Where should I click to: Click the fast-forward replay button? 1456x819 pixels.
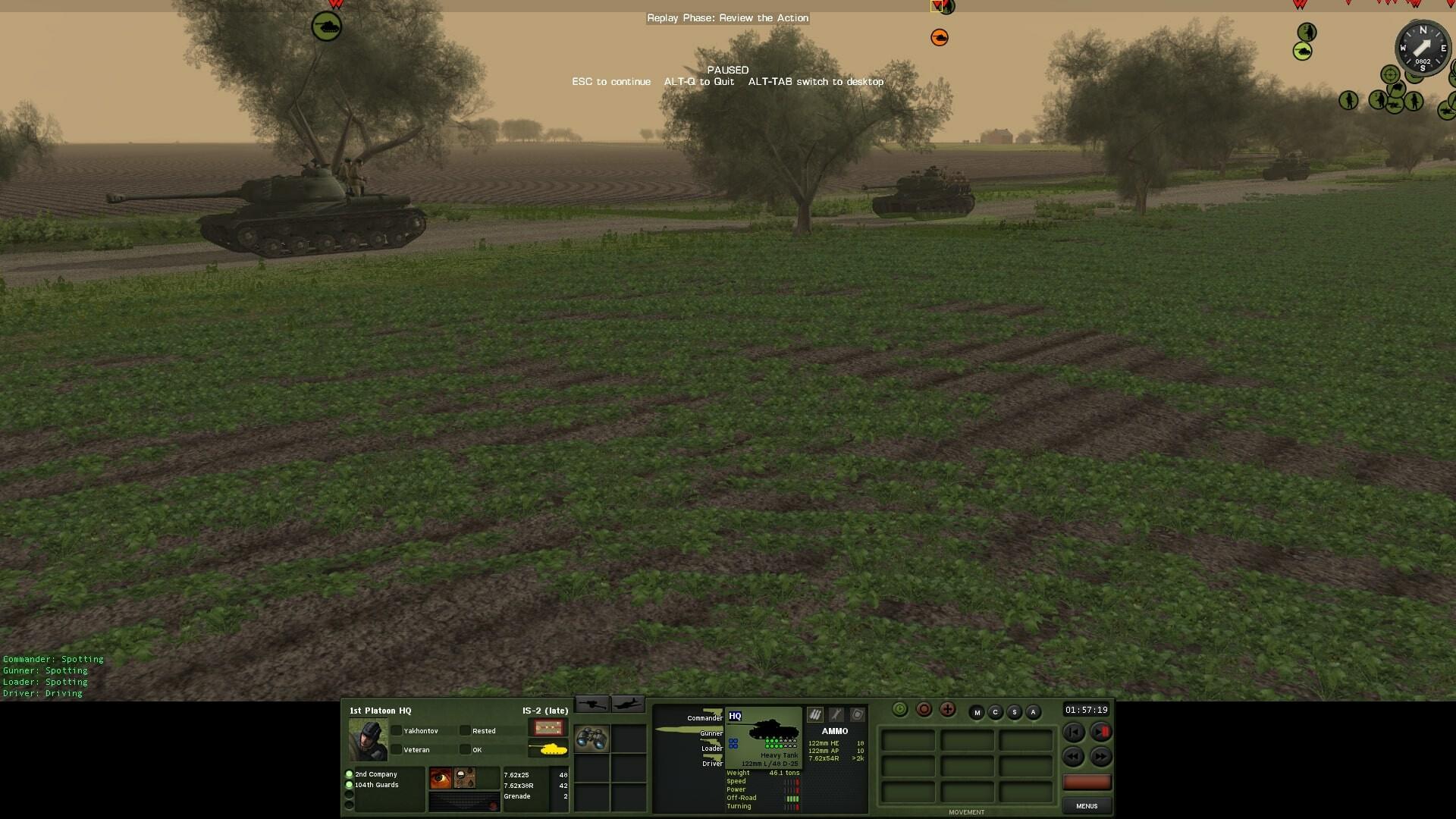click(1102, 756)
